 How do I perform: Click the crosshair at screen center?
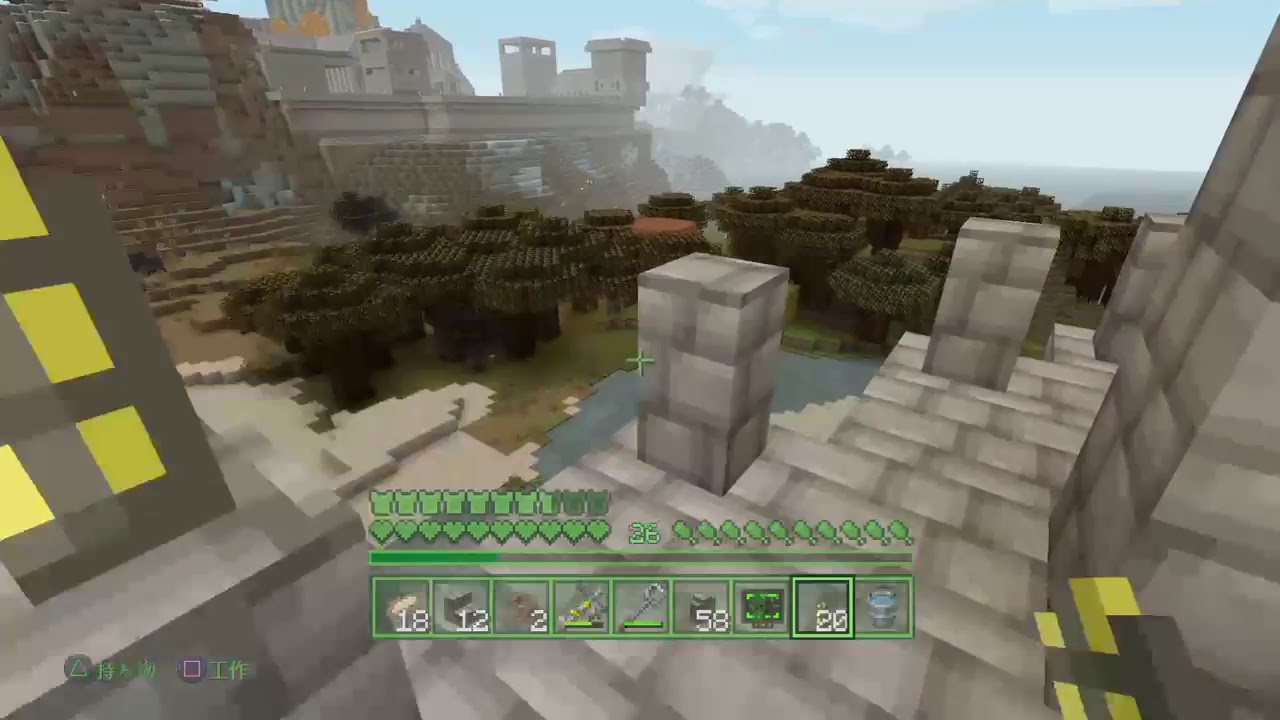click(640, 360)
